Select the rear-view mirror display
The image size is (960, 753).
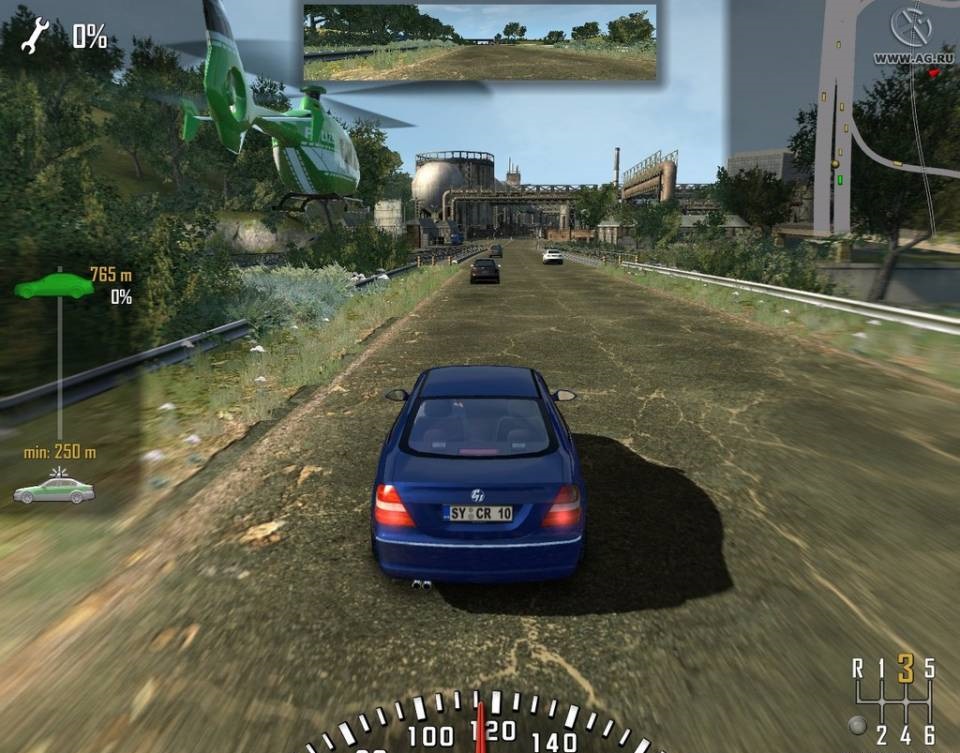pos(480,42)
